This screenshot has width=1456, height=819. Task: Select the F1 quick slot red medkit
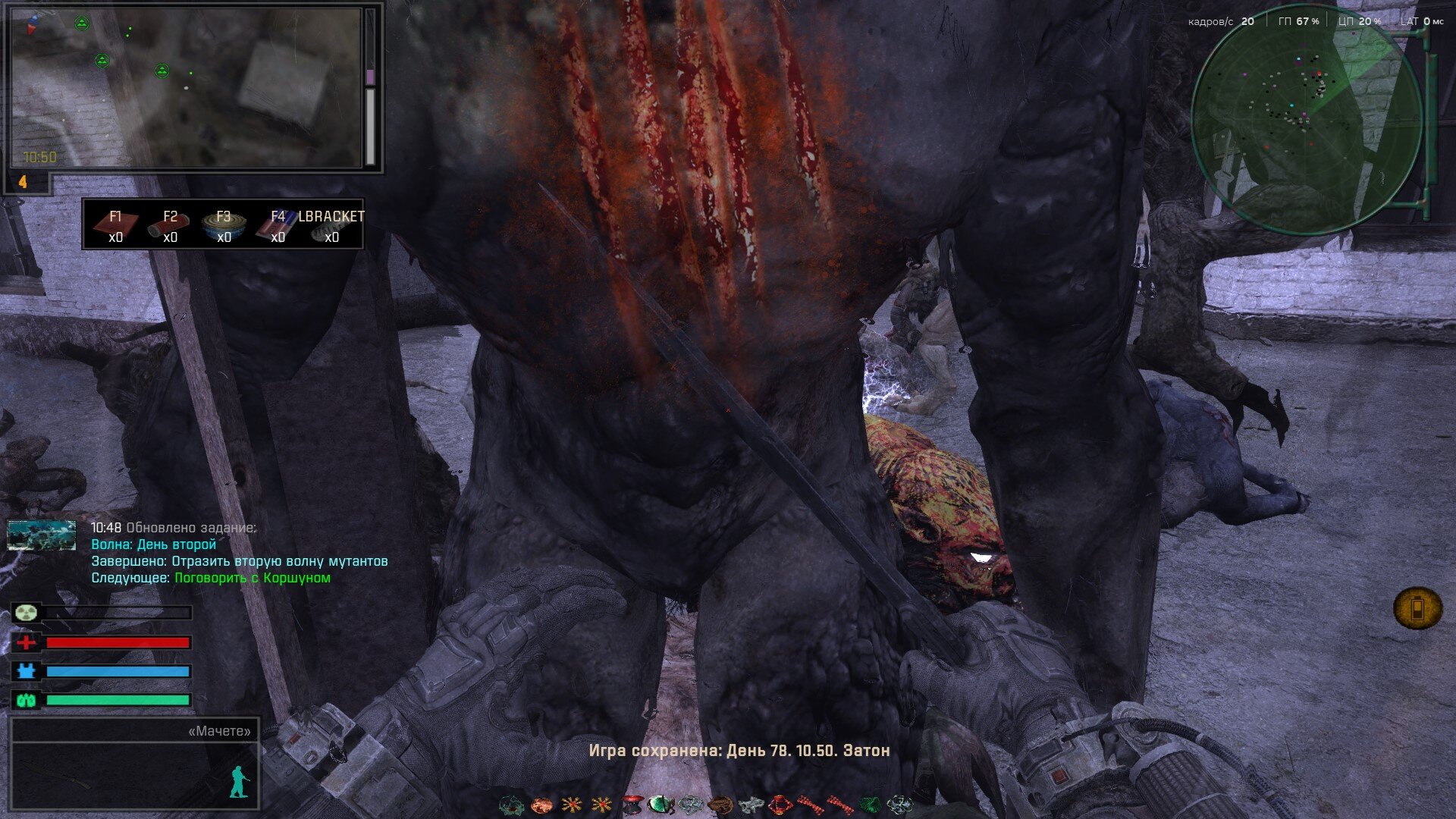click(115, 225)
